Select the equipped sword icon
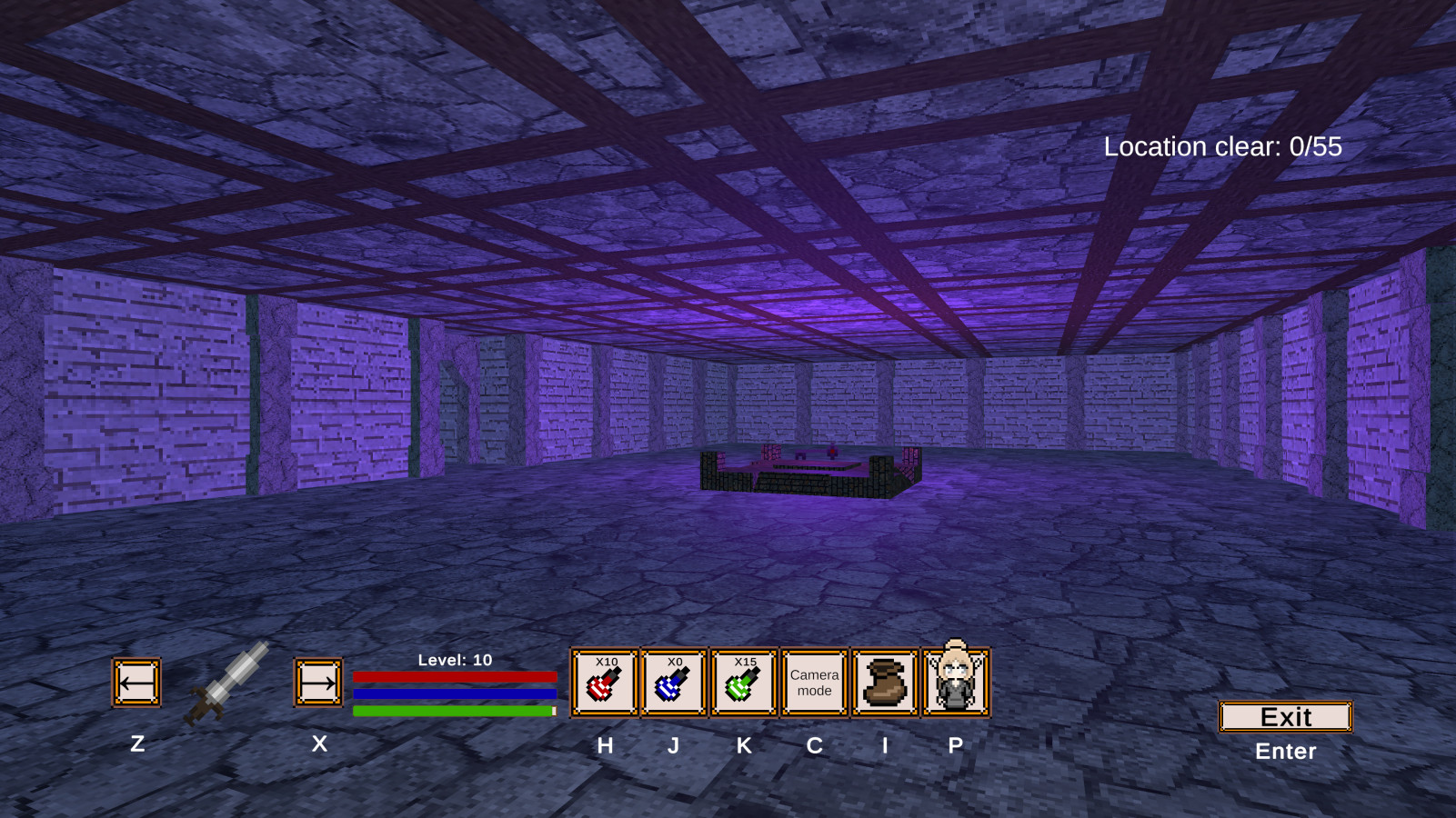Image resolution: width=1456 pixels, height=818 pixels. tap(227, 683)
